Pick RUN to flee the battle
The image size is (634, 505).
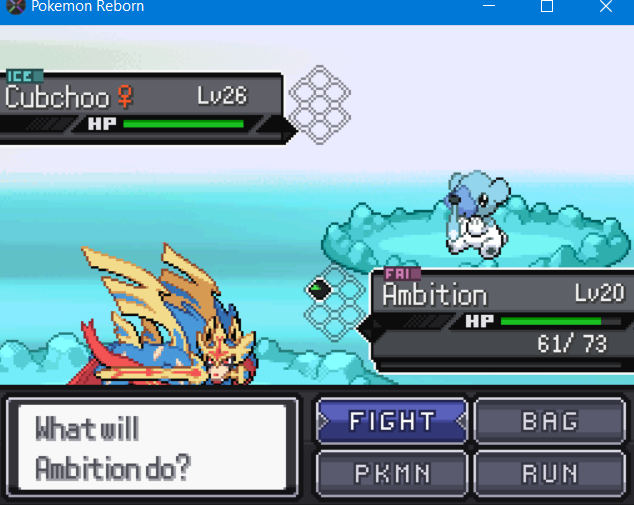point(549,472)
